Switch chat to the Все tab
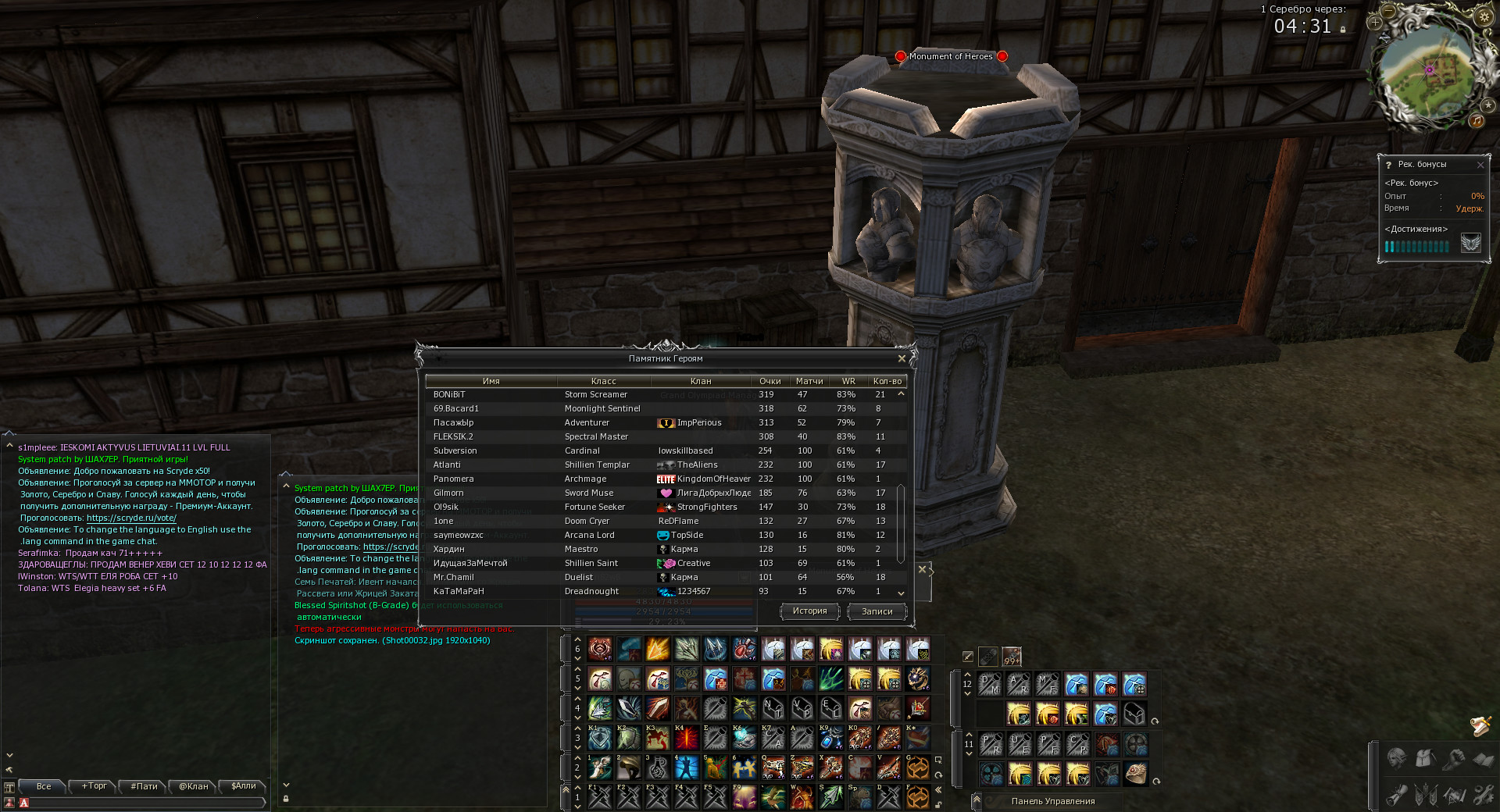This screenshot has height=812, width=1500. 44,786
